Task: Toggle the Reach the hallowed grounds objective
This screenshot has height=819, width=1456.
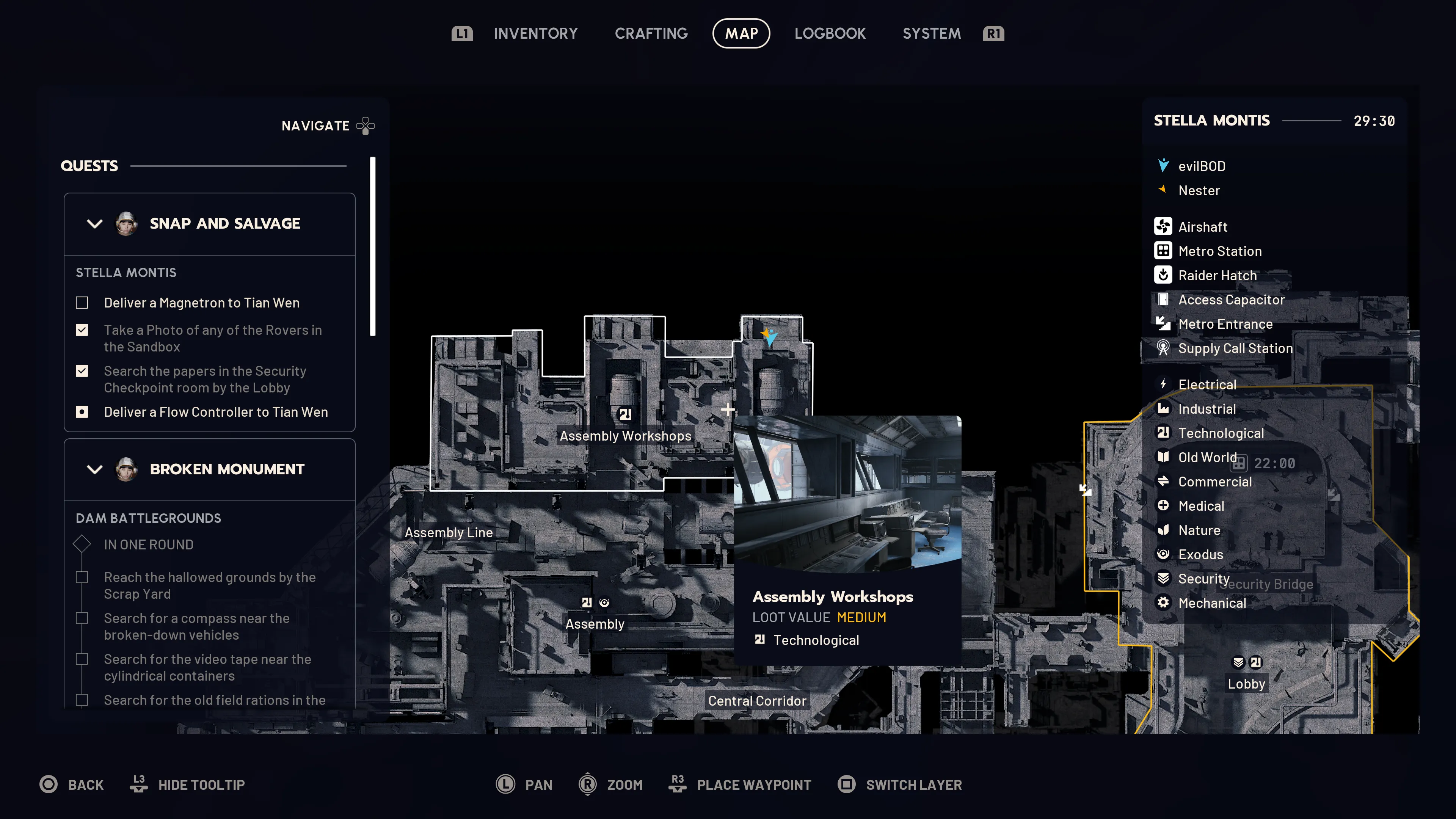Action: 82,577
